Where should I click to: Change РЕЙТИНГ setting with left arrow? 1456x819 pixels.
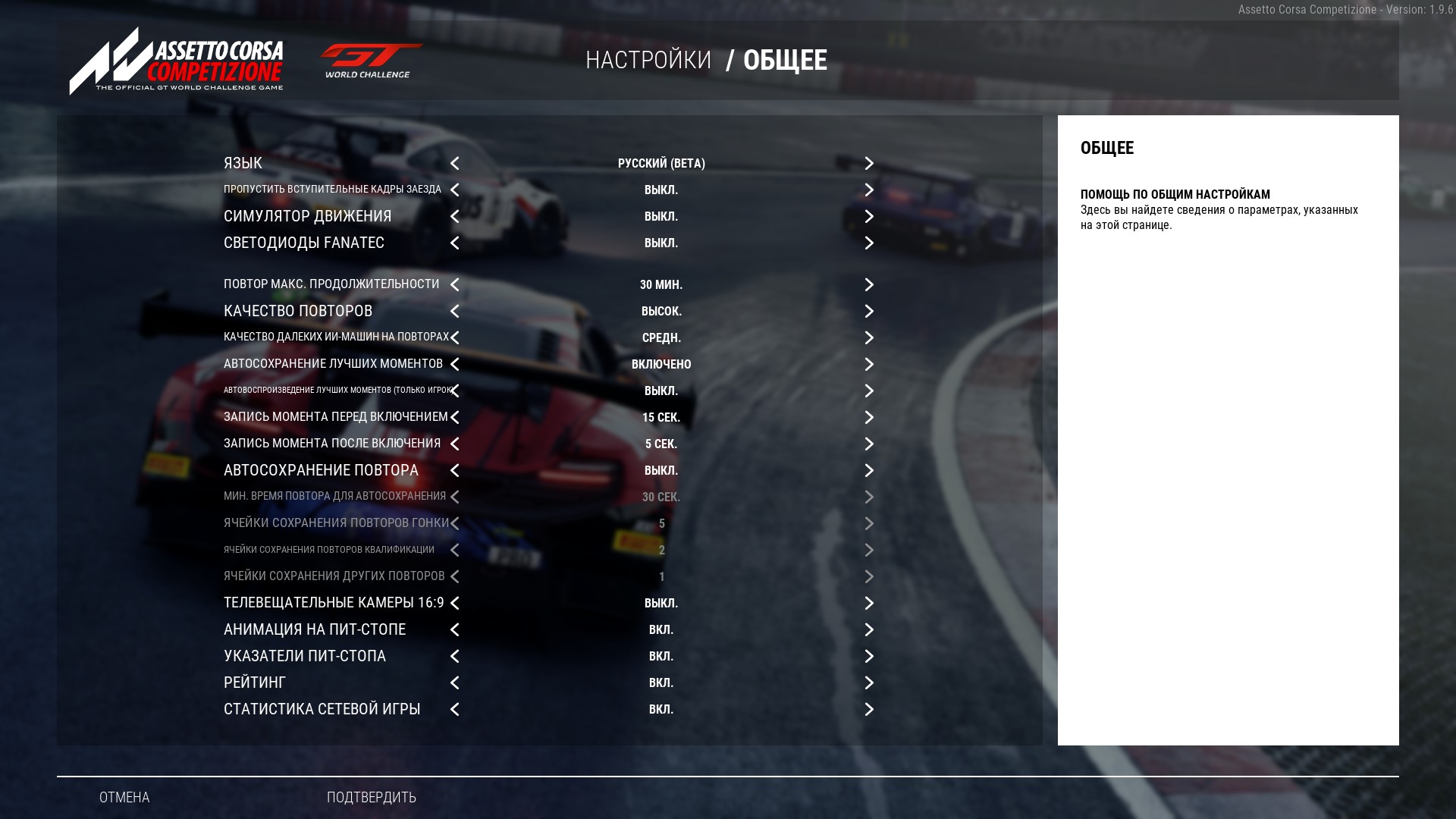[x=455, y=683]
